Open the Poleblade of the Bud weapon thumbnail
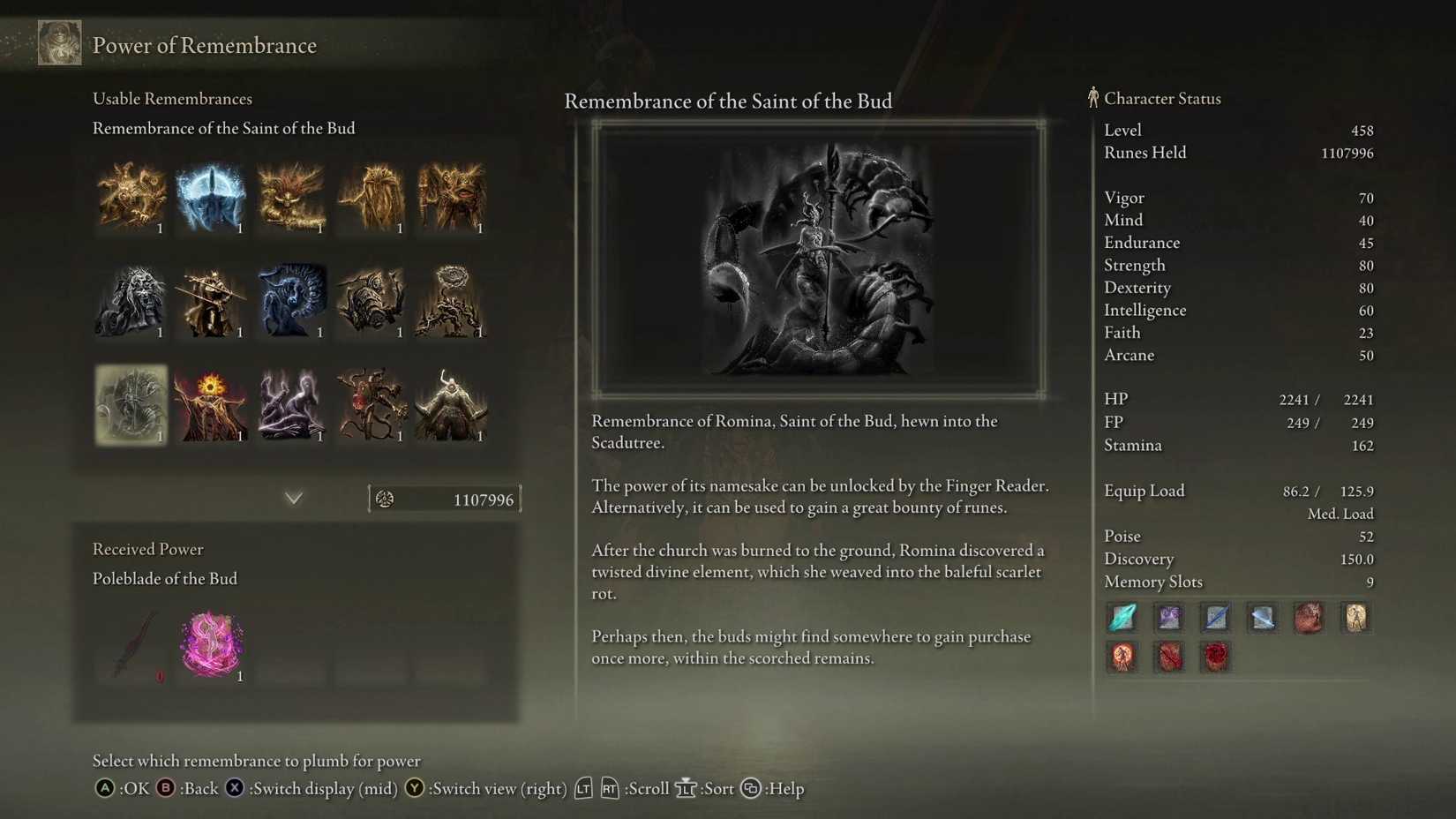This screenshot has height=819, width=1456. click(x=131, y=645)
